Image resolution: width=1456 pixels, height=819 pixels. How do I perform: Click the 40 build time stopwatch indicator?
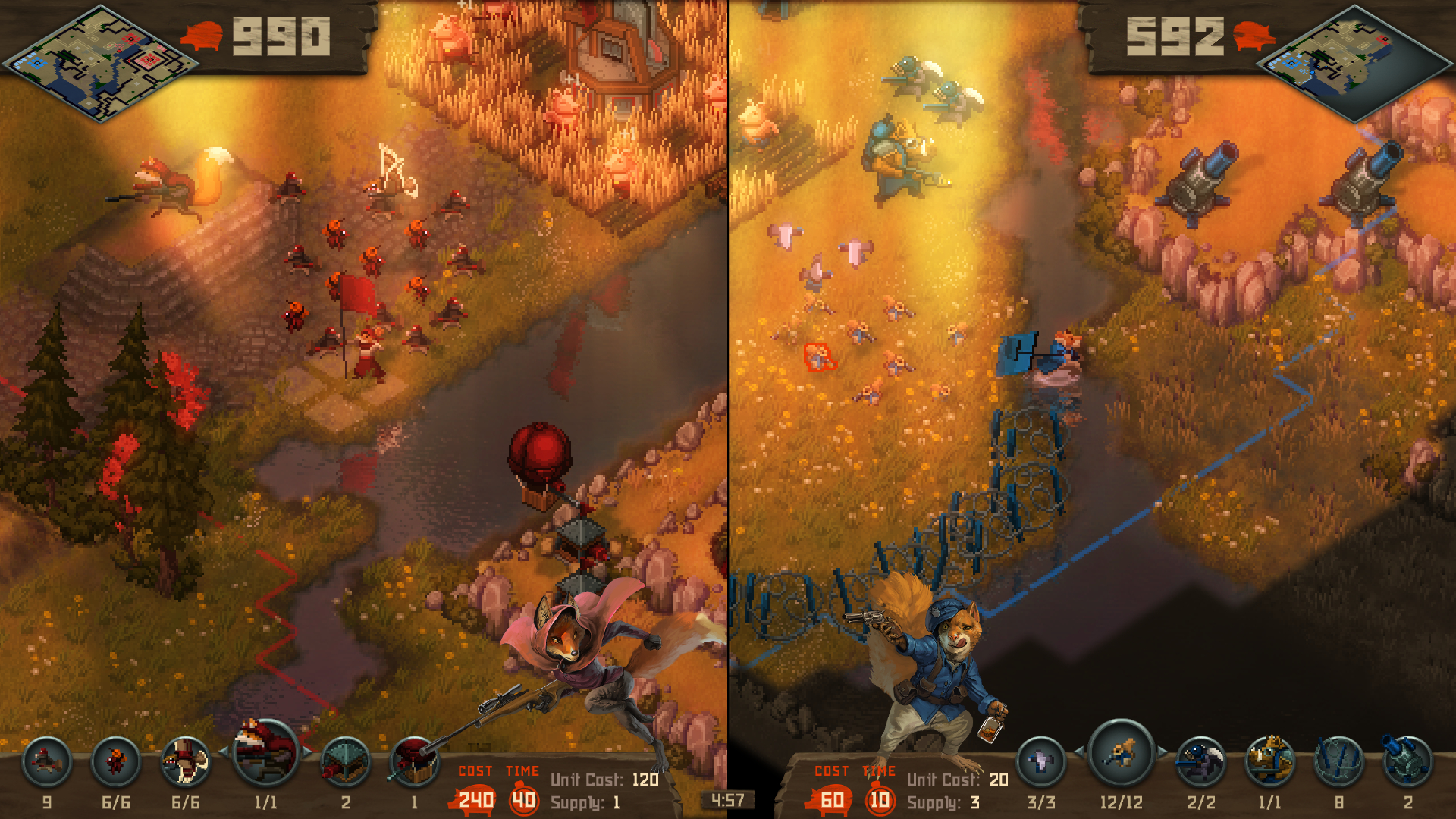pos(525,799)
